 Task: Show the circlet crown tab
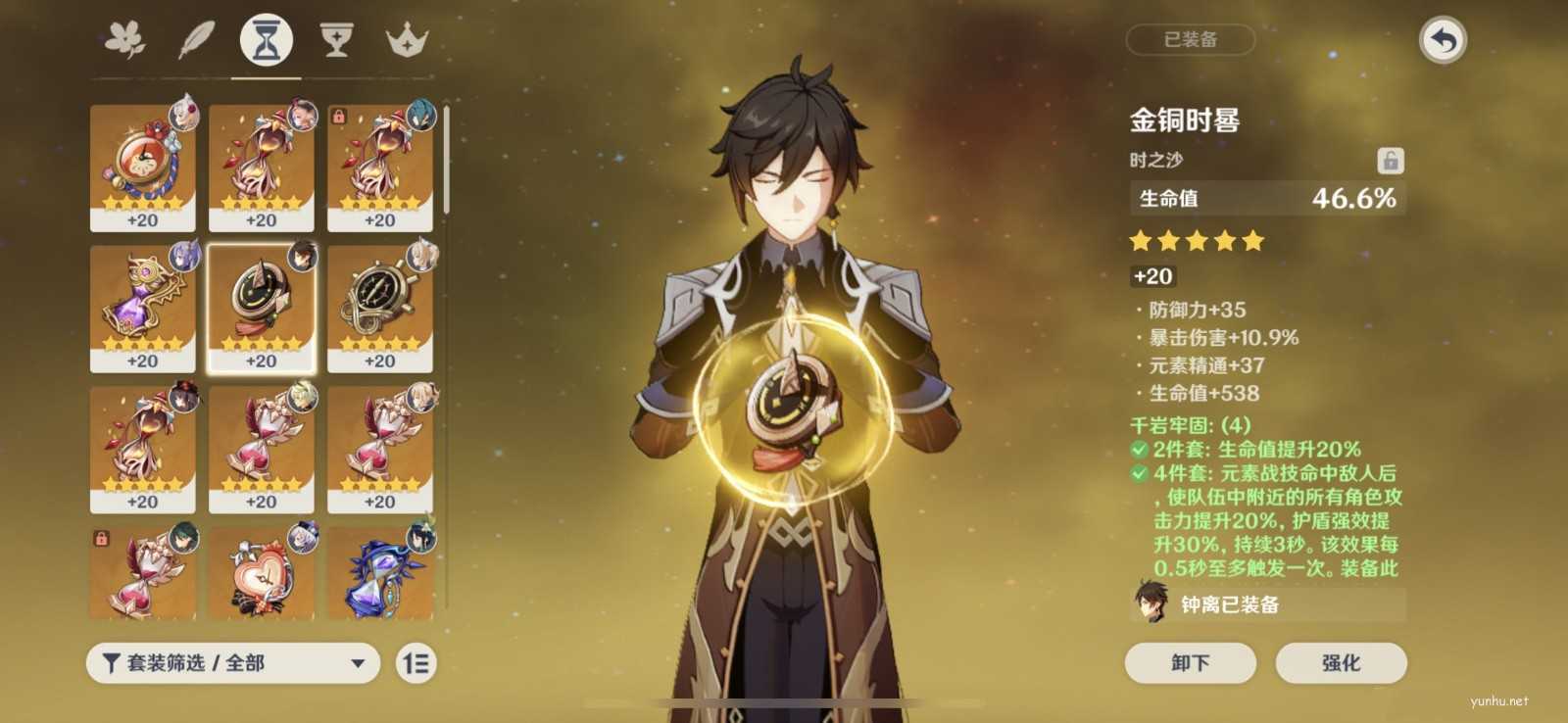coord(407,41)
